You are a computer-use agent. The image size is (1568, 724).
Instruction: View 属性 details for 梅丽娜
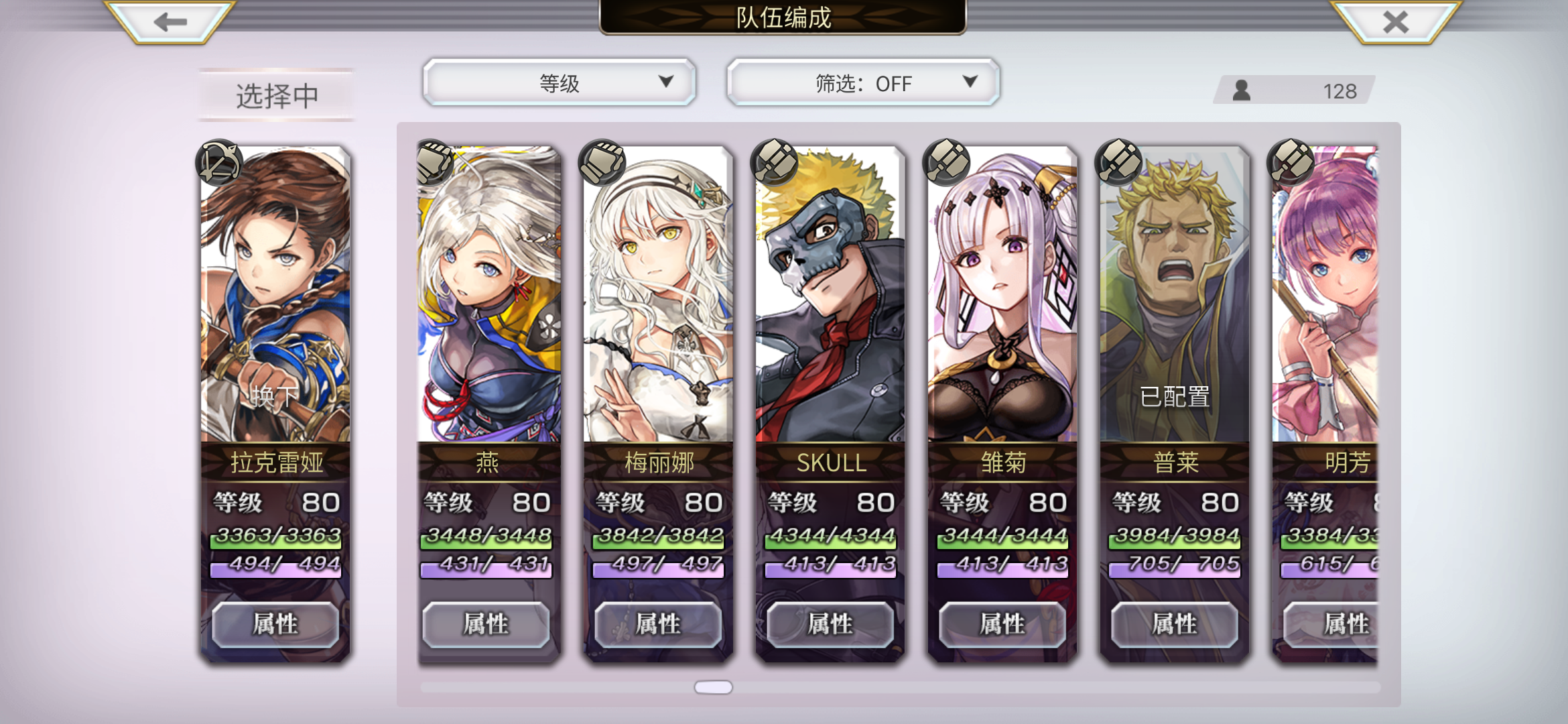coord(659,623)
